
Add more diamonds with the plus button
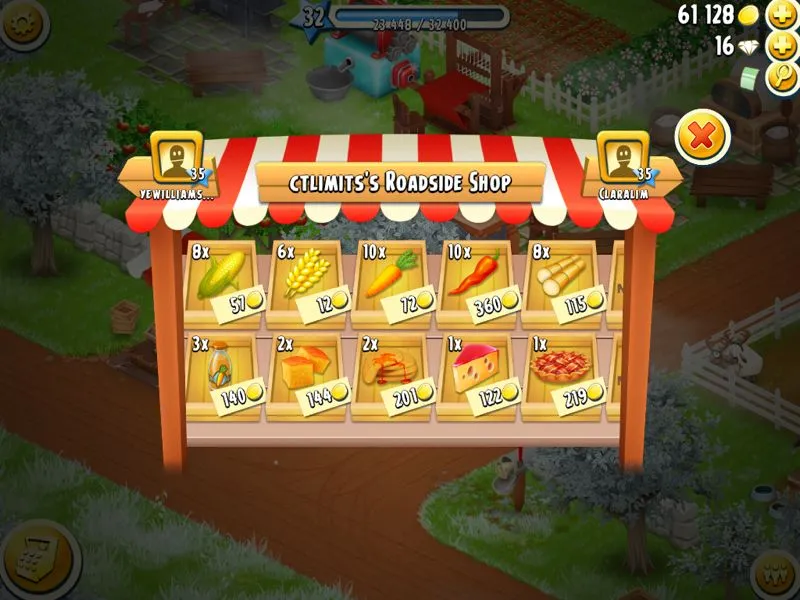tap(780, 47)
